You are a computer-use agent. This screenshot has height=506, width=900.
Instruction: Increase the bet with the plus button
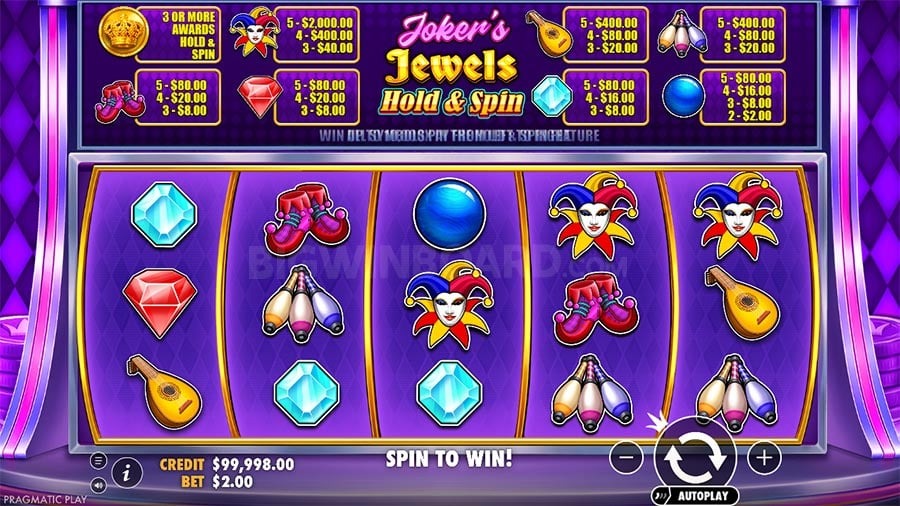coord(763,459)
